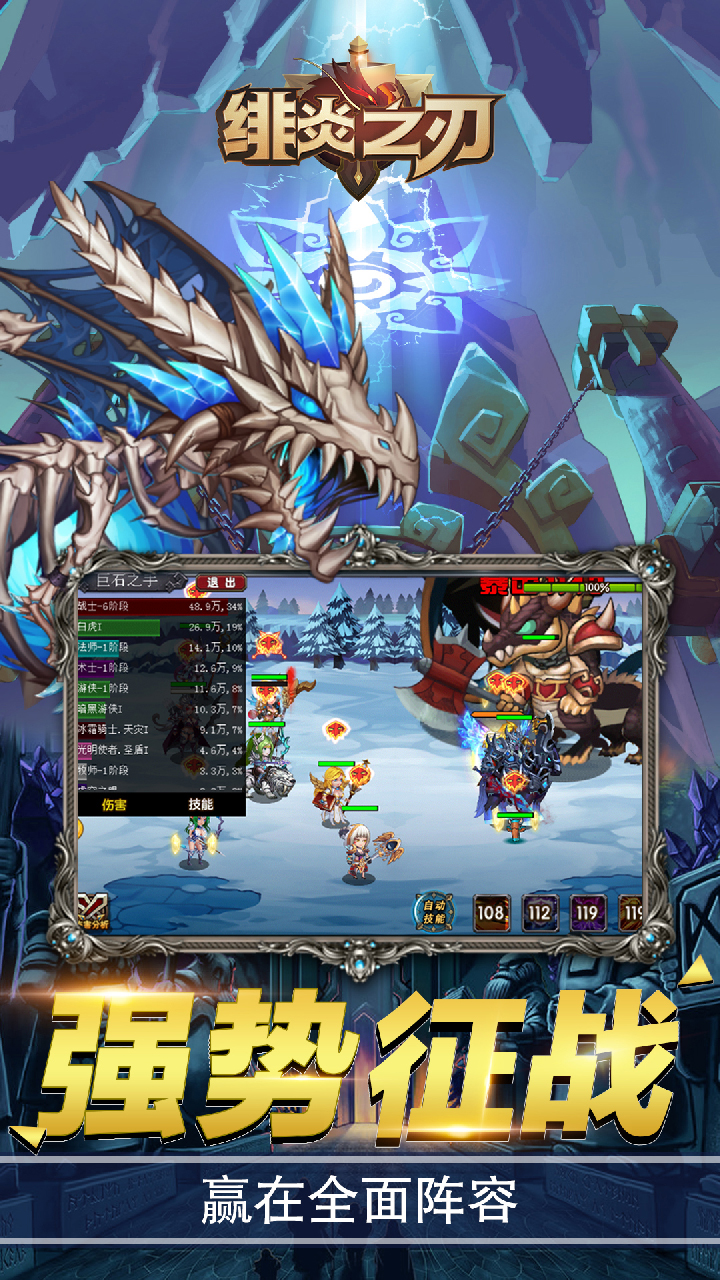This screenshot has width=720, height=1280.
Task: Switch to the 技能 skills tab
Action: [200, 804]
